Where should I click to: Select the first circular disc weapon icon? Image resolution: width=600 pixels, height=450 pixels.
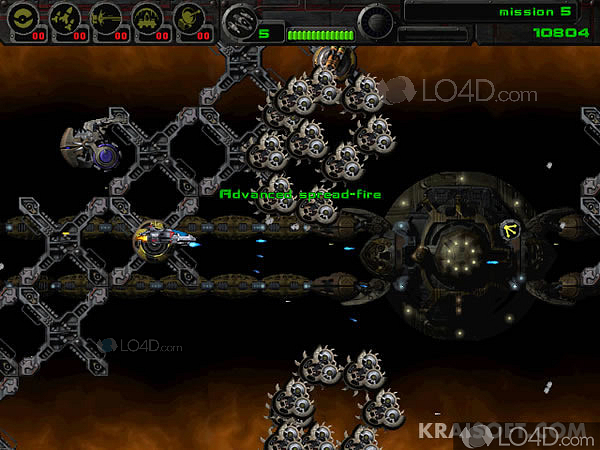[23, 17]
